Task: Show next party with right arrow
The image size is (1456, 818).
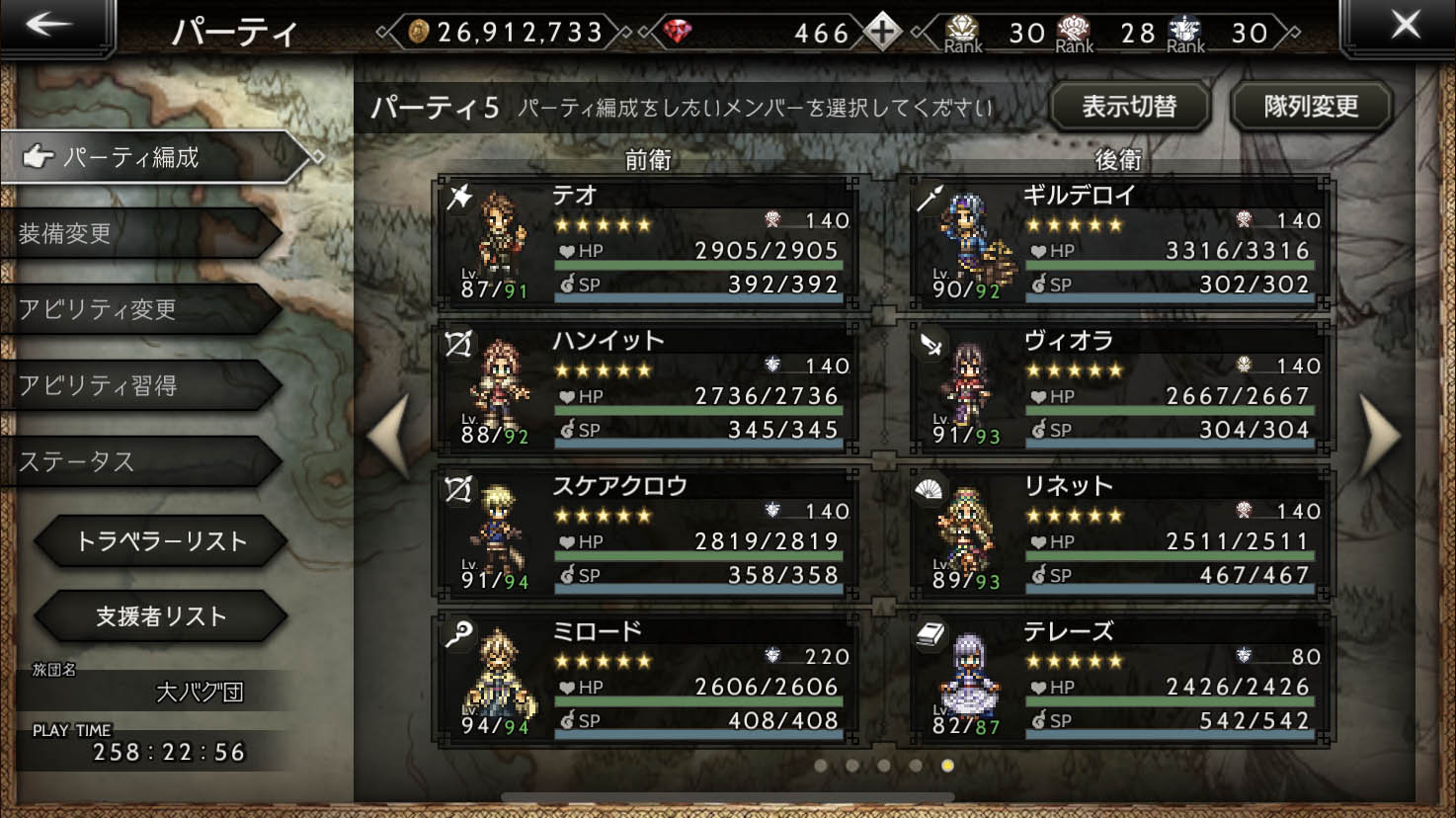Action: (1380, 436)
